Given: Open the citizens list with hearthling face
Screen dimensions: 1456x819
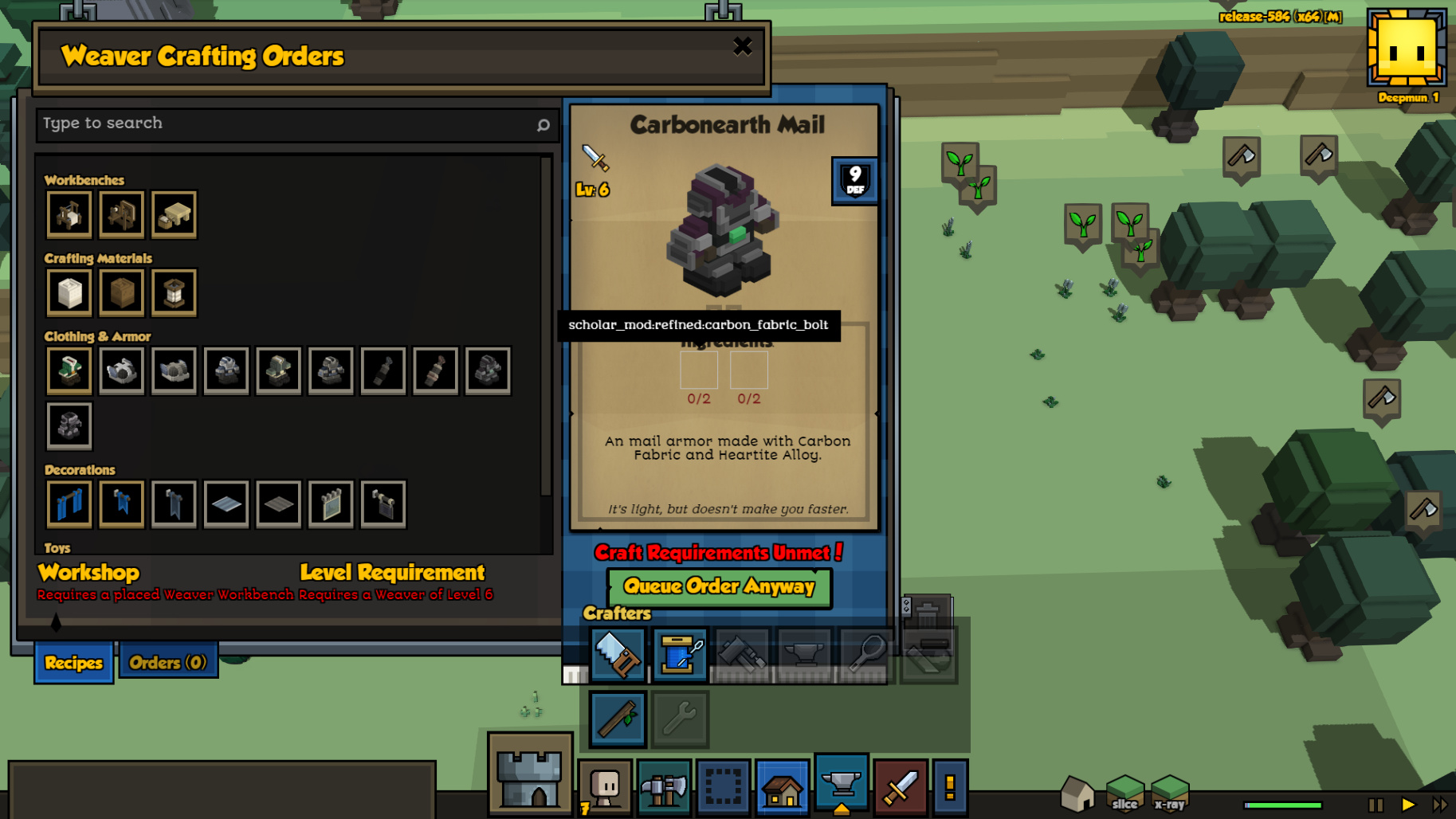Looking at the screenshot, I should 606,788.
